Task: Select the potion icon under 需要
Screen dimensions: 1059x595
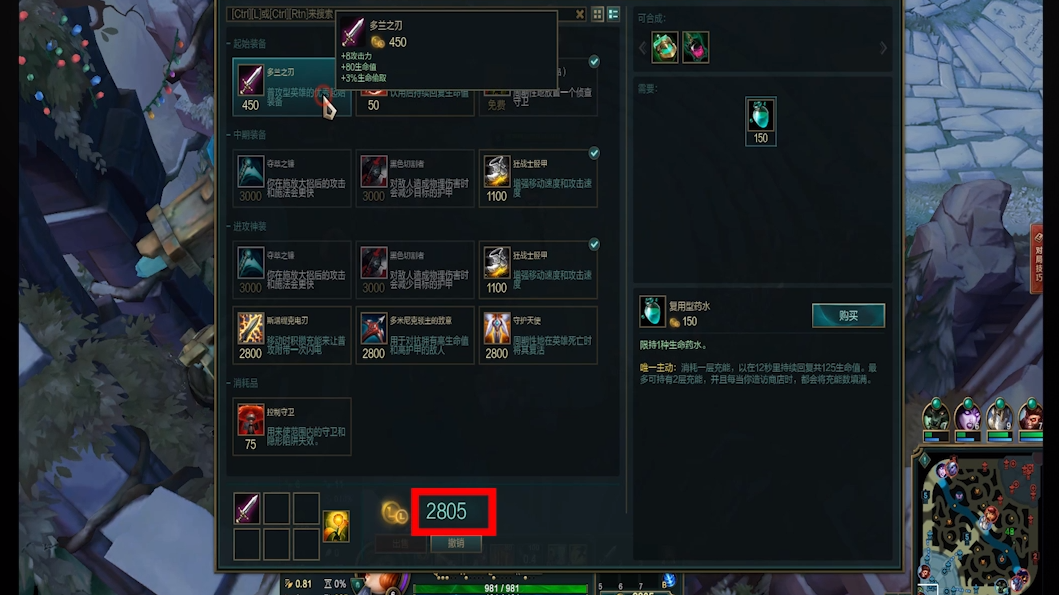Action: [760, 116]
